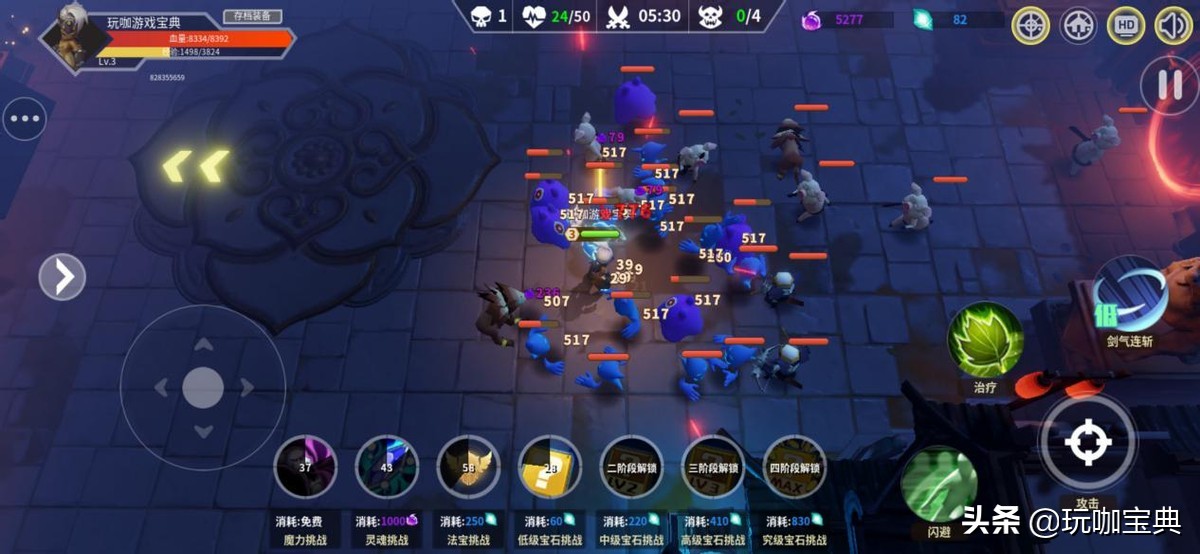Activate the 剑气连斩 sword slash skill

1132,294
